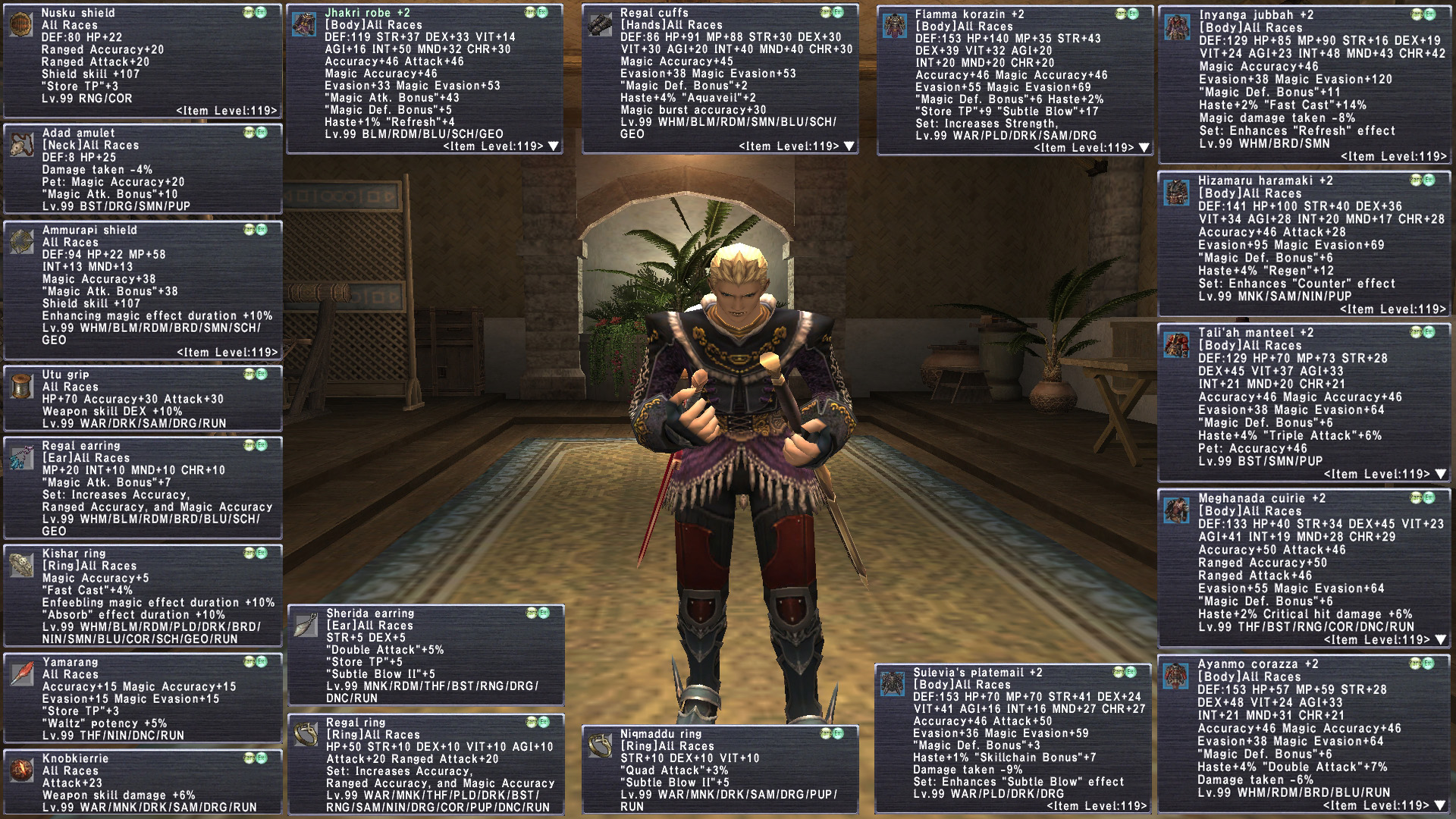Image resolution: width=1456 pixels, height=819 pixels.
Task: Expand the Regal cuffs description arrow
Action: [849, 146]
